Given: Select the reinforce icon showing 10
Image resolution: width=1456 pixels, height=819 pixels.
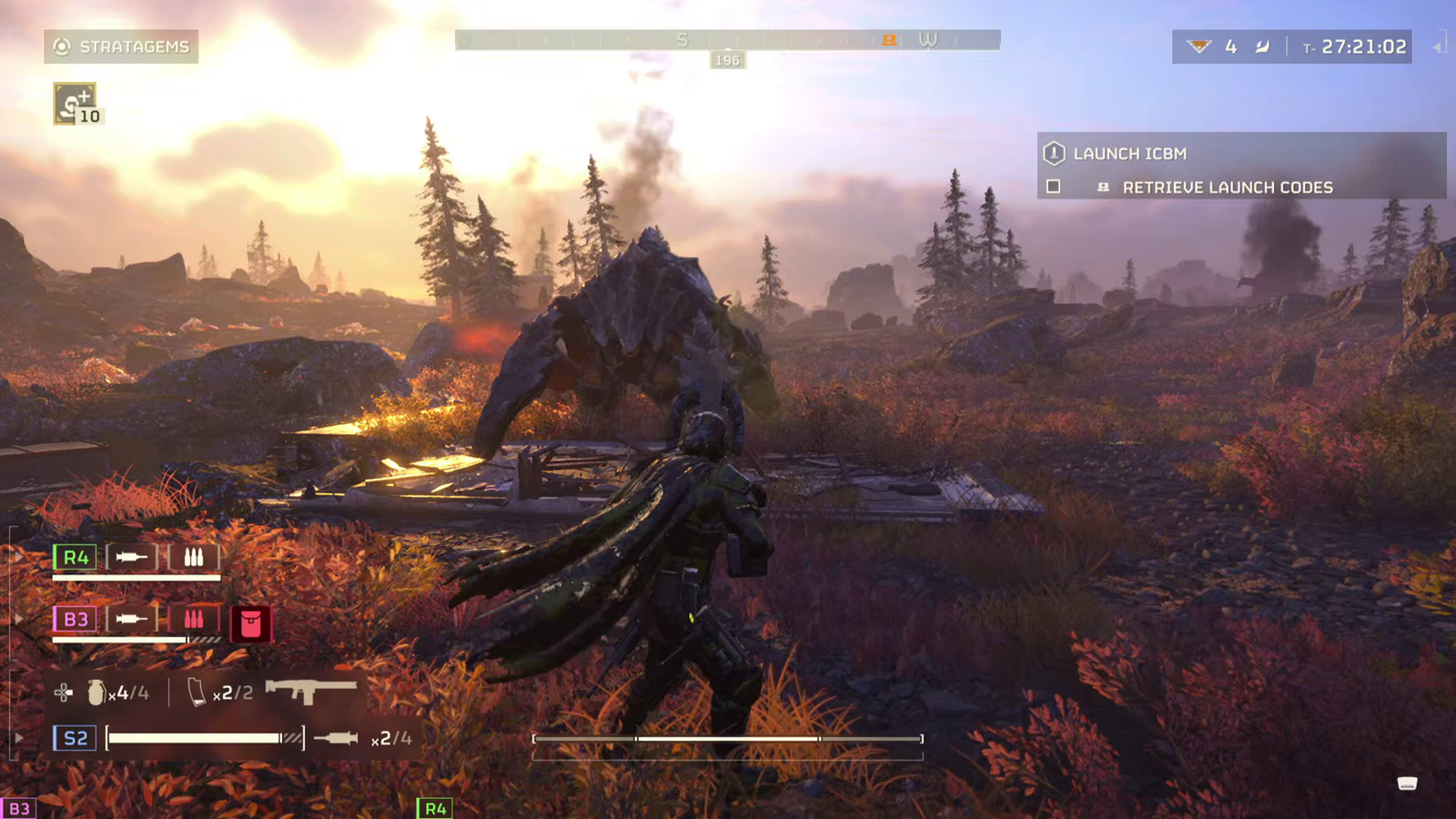Looking at the screenshot, I should 75,104.
